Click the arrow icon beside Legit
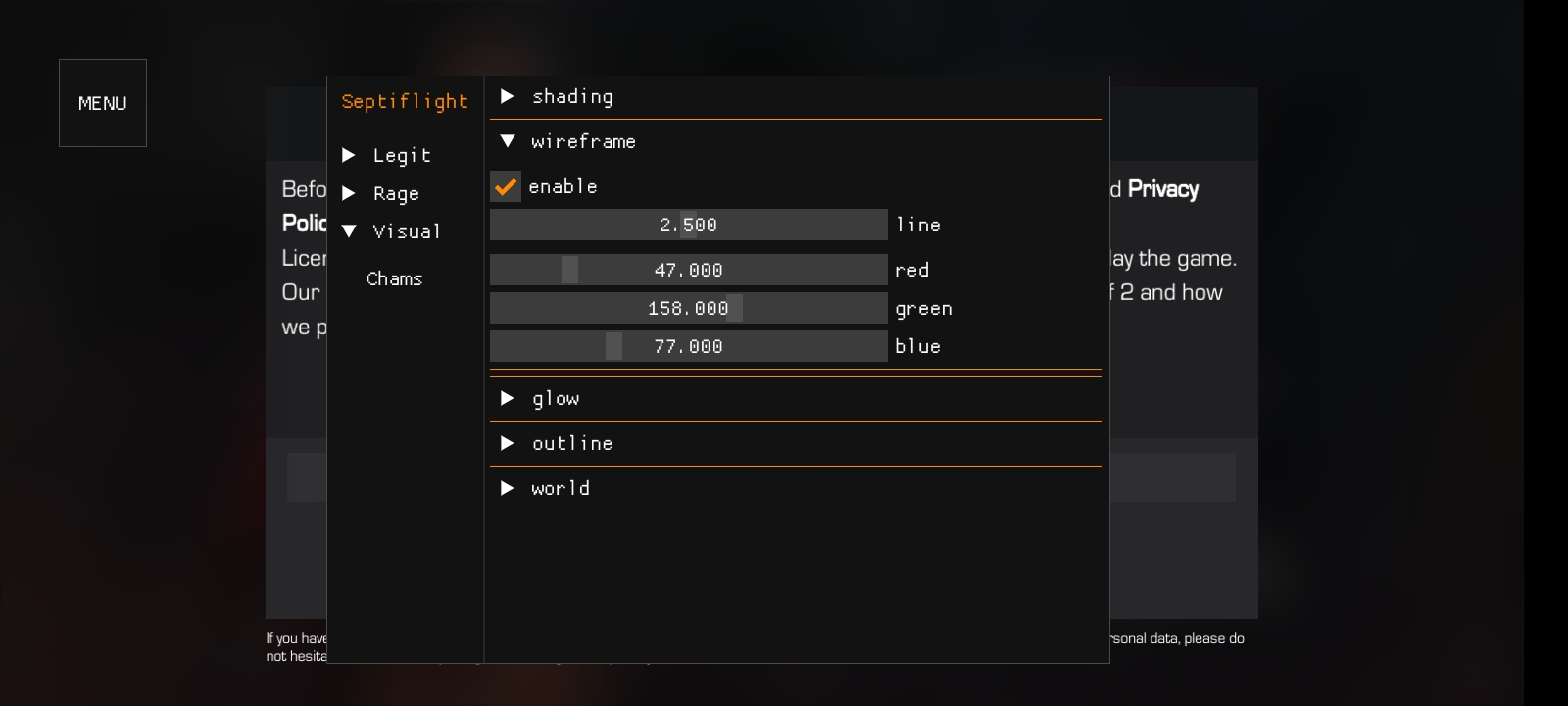The height and width of the screenshot is (706, 1568). [350, 154]
